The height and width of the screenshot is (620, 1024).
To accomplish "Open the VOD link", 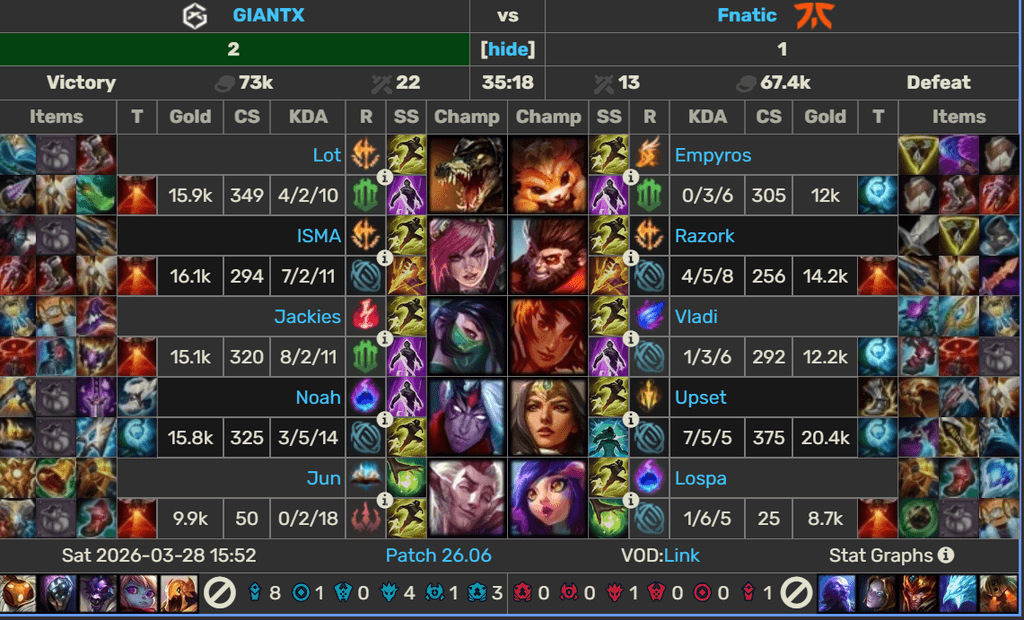I will [682, 555].
